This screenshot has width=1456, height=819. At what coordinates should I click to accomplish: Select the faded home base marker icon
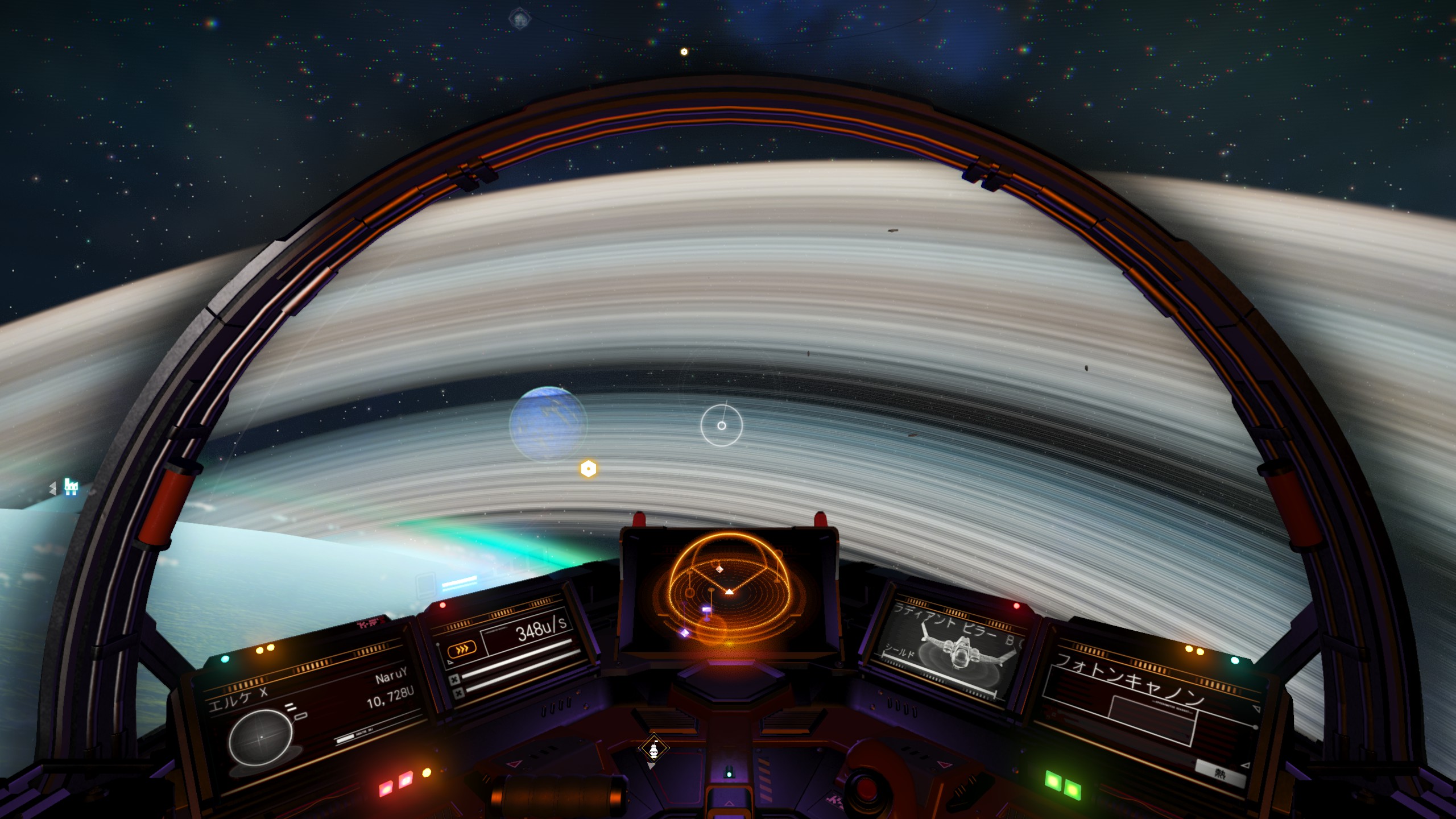(519, 19)
